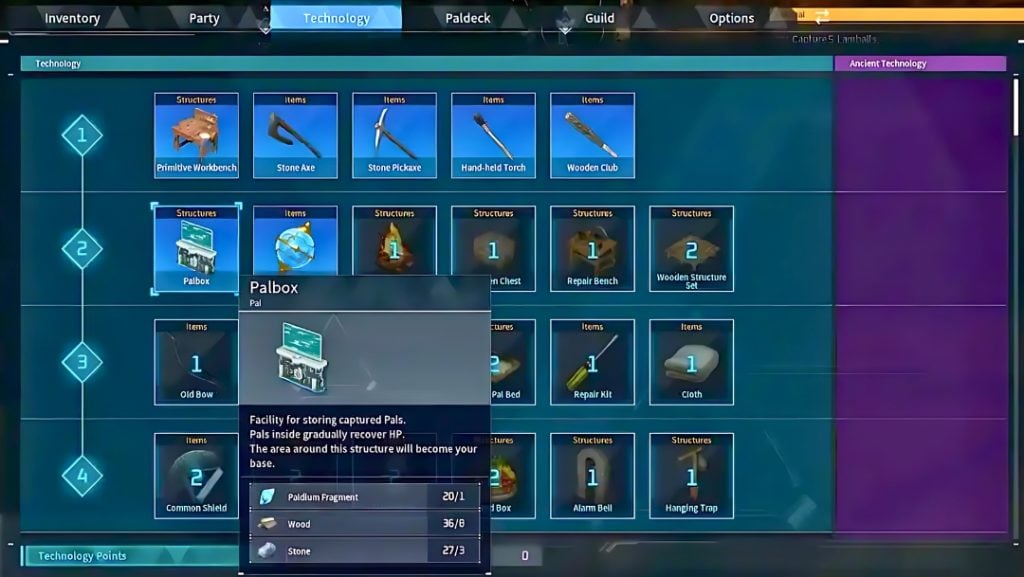Switch to the Party tab
Image resolution: width=1024 pixels, height=577 pixels.
tap(204, 18)
